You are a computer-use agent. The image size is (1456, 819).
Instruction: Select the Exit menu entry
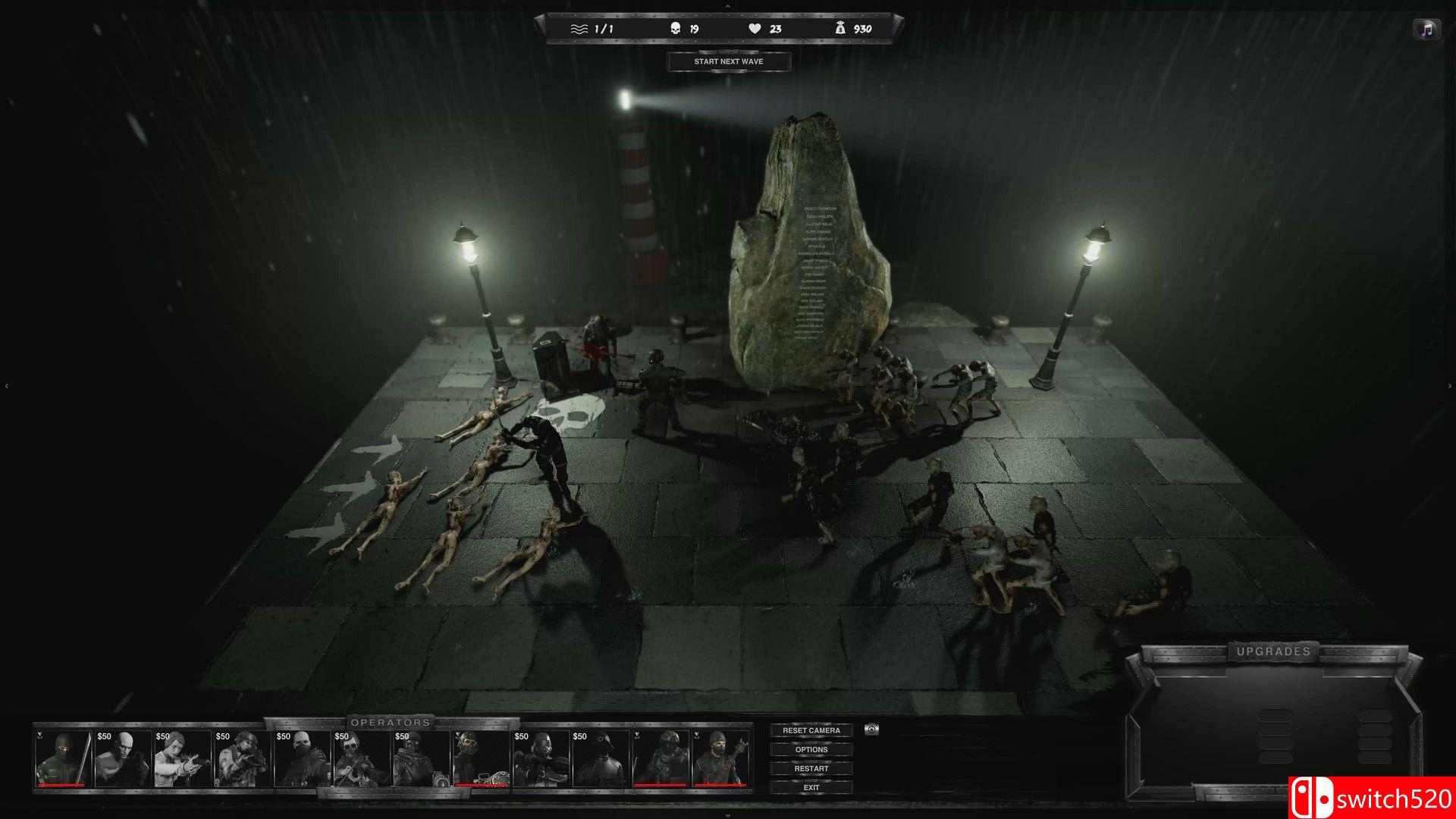[x=811, y=787]
